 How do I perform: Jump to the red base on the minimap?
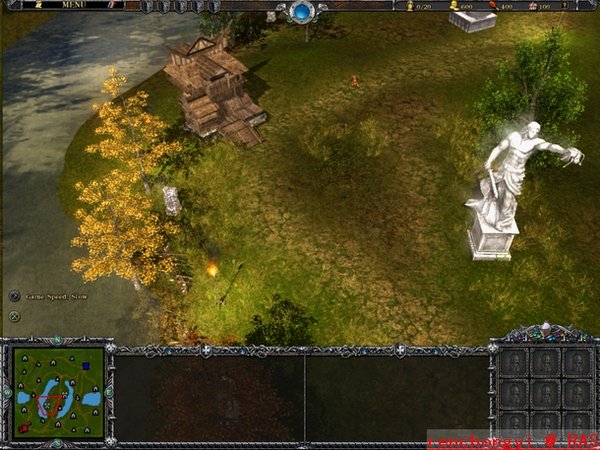point(24,428)
